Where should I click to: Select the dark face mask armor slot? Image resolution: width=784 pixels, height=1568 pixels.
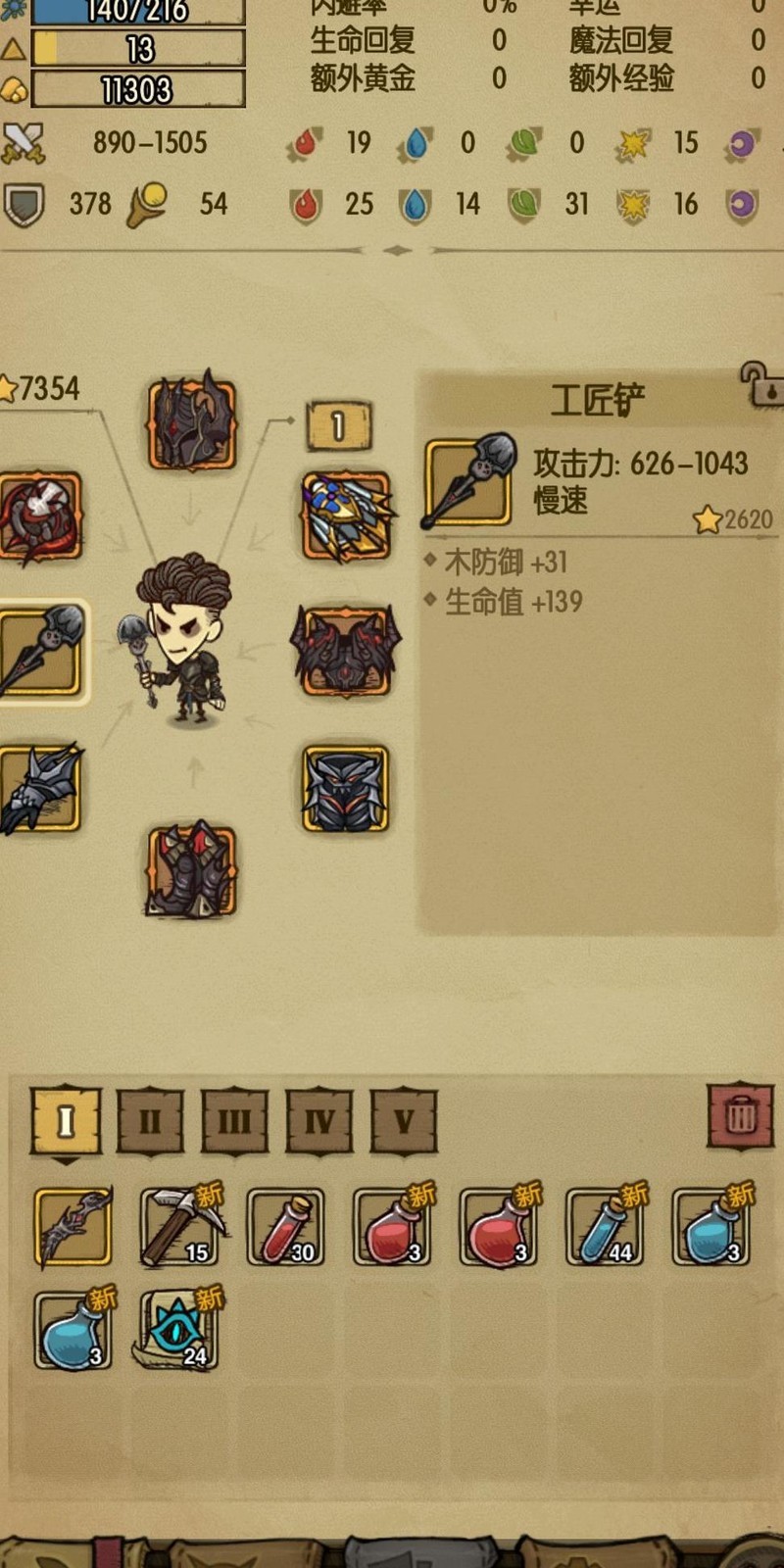[x=345, y=789]
